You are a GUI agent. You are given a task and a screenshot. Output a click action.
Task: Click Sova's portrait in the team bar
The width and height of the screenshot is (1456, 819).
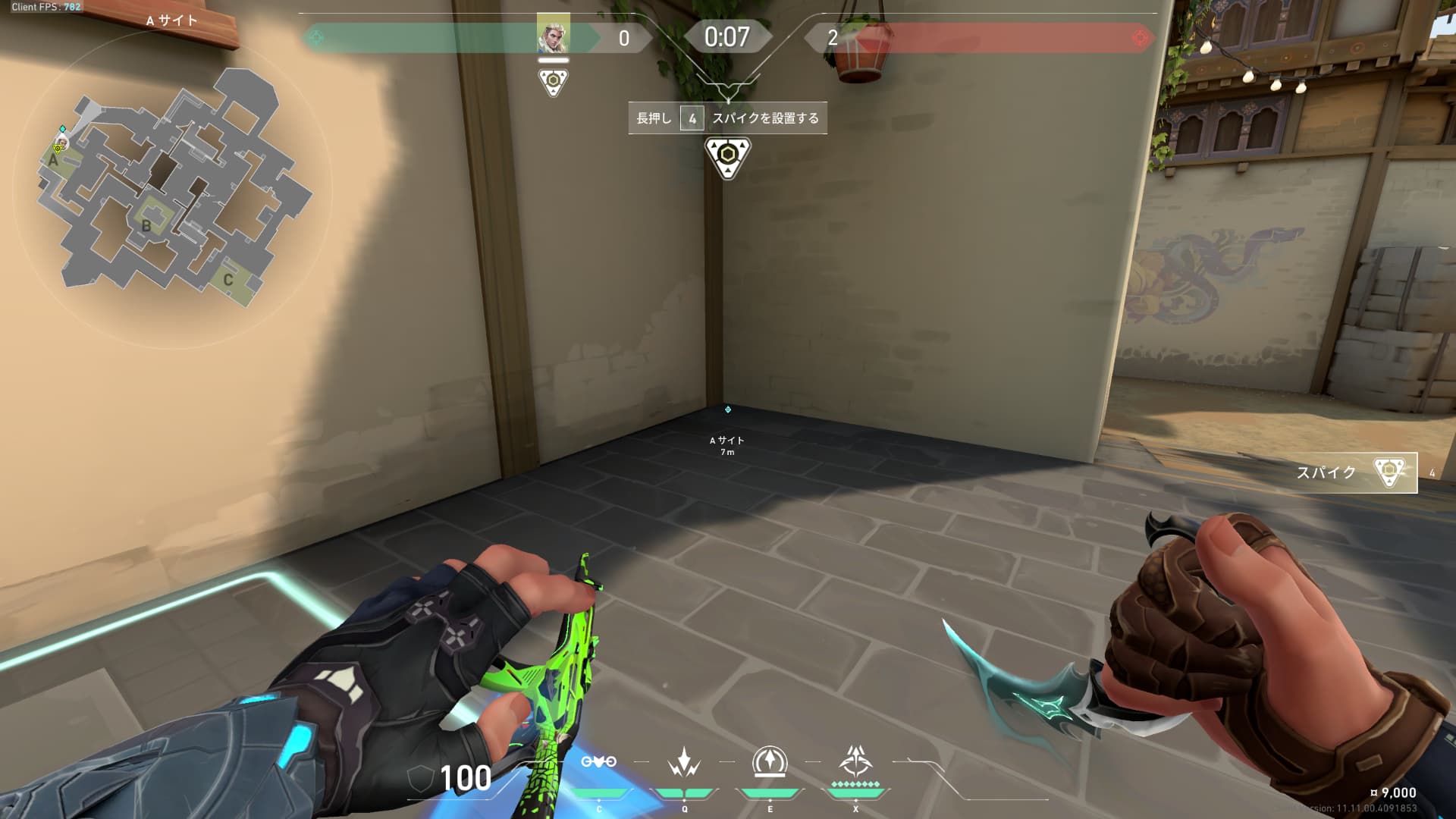[553, 34]
